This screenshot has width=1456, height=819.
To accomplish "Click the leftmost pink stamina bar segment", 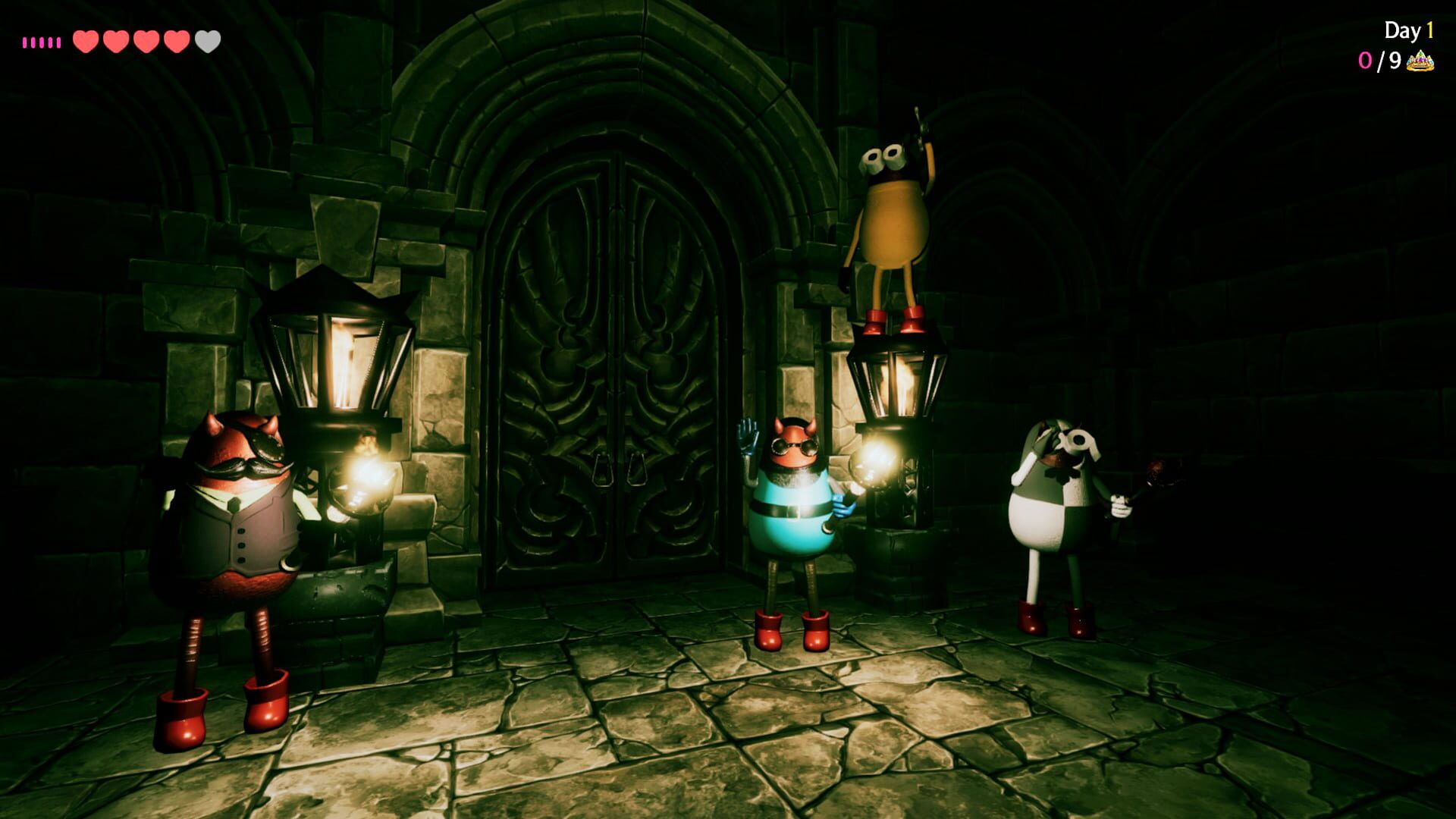I will [x=24, y=42].
